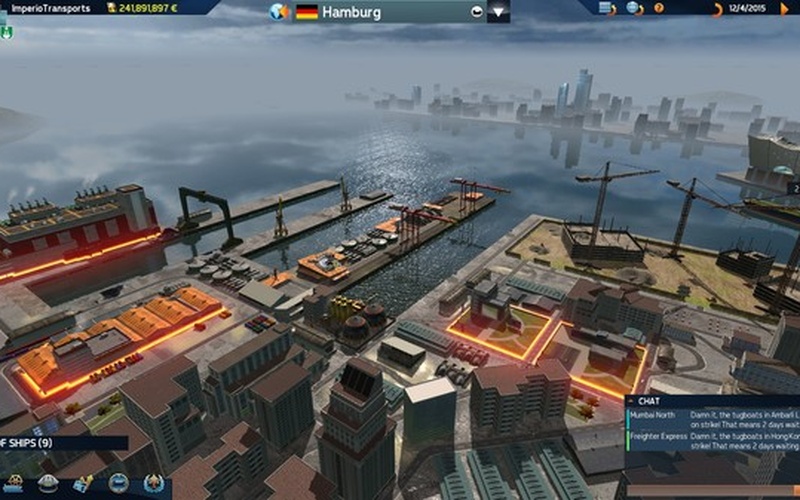Open the orange question mark help

[x=658, y=8]
